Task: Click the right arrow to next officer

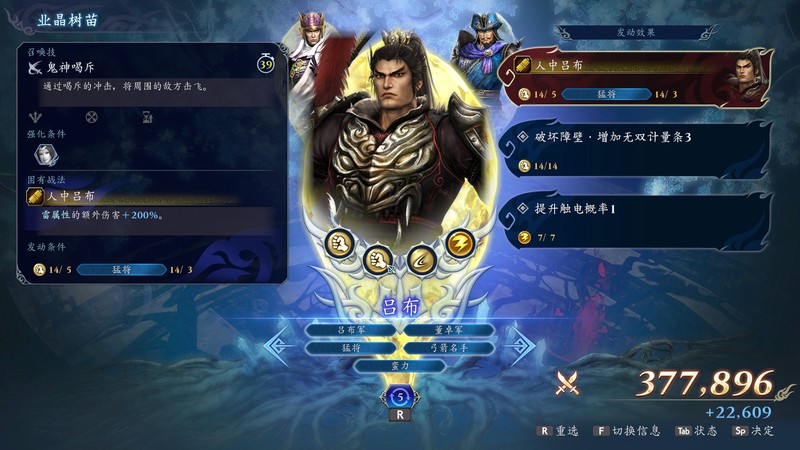Action: [520, 346]
